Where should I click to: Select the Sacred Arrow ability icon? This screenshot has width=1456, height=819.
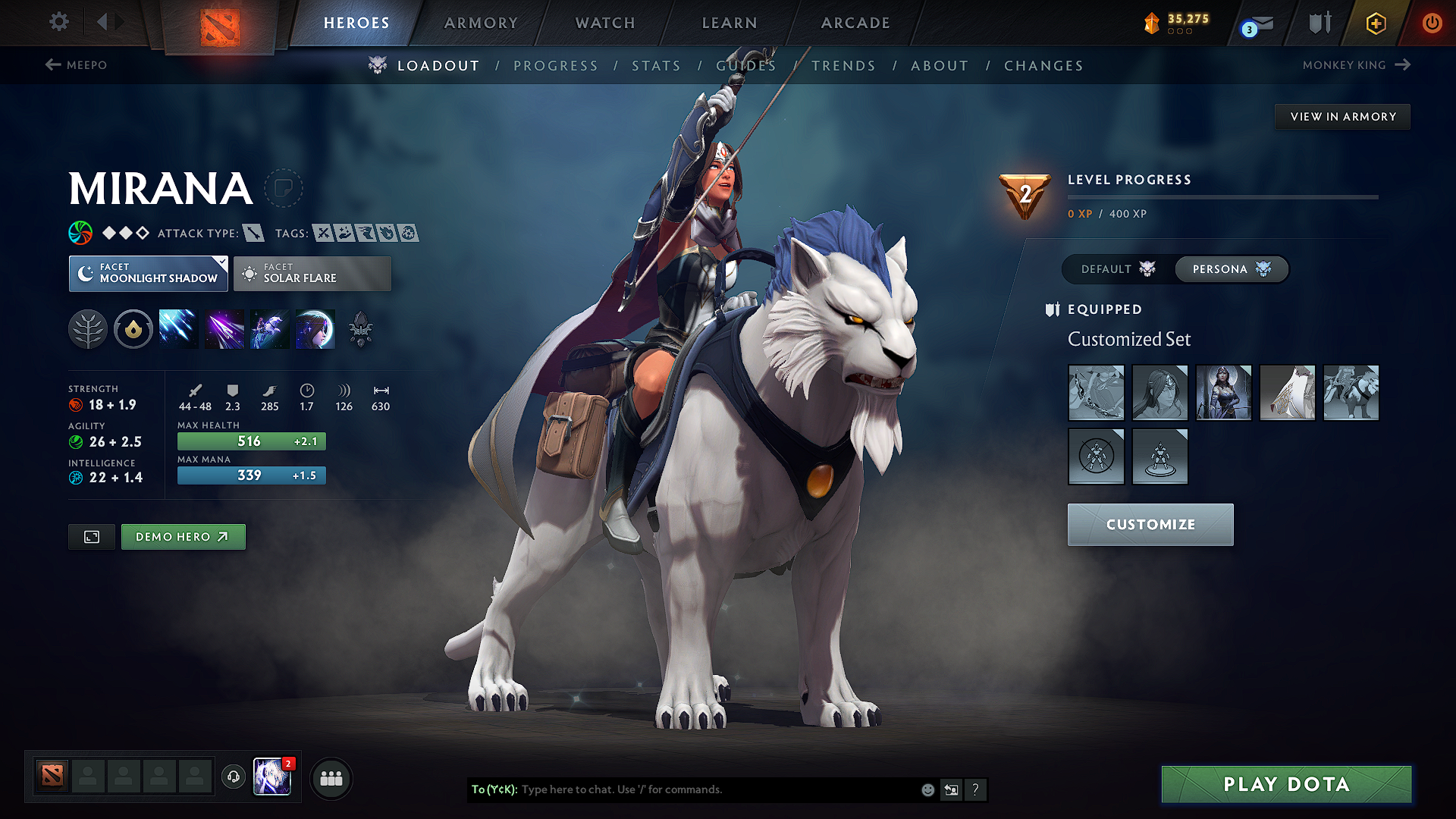point(224,328)
